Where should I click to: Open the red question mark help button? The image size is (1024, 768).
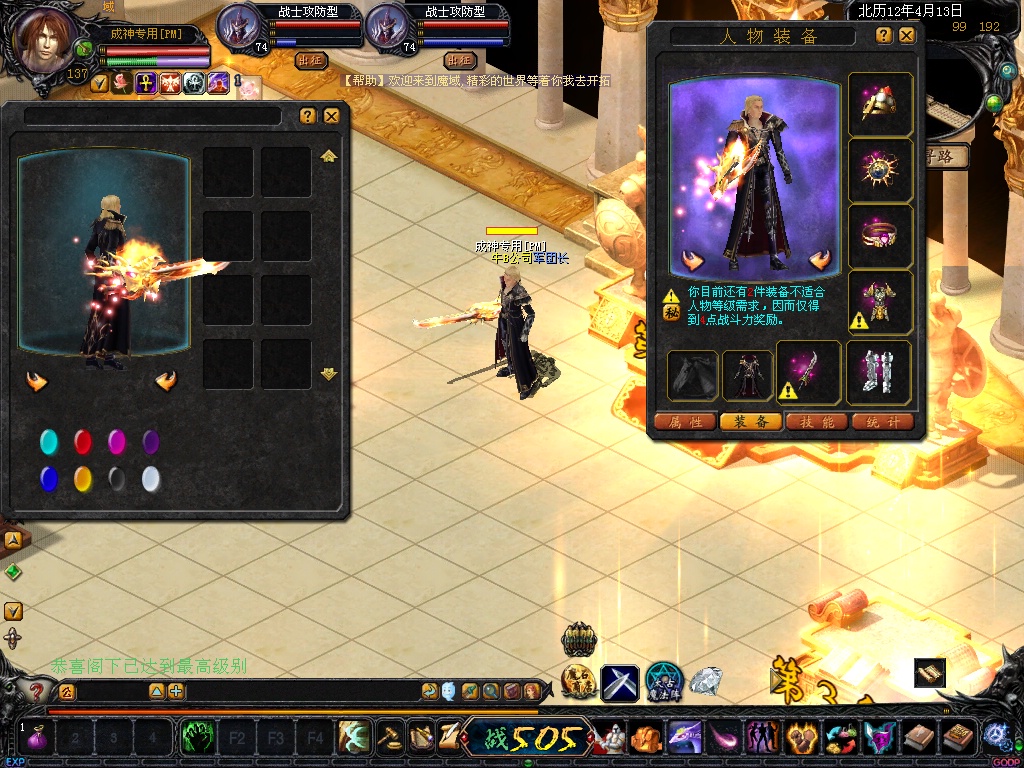[x=37, y=691]
